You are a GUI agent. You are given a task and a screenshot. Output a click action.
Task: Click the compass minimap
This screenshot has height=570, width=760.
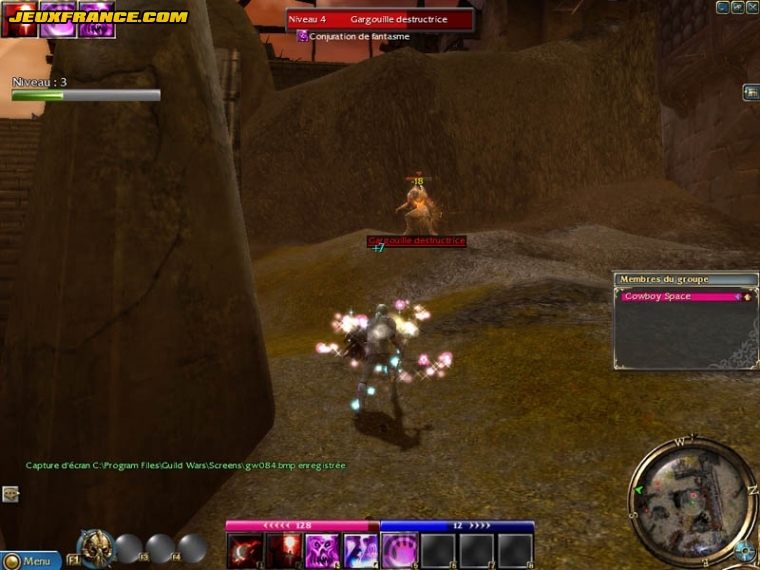coord(691,492)
